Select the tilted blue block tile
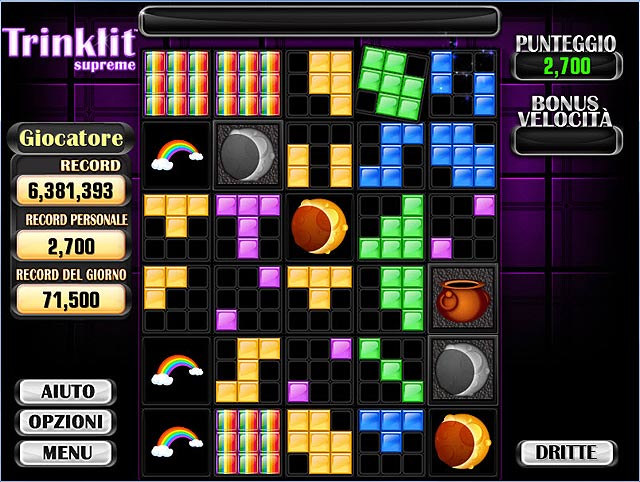The image size is (640, 482). [463, 81]
